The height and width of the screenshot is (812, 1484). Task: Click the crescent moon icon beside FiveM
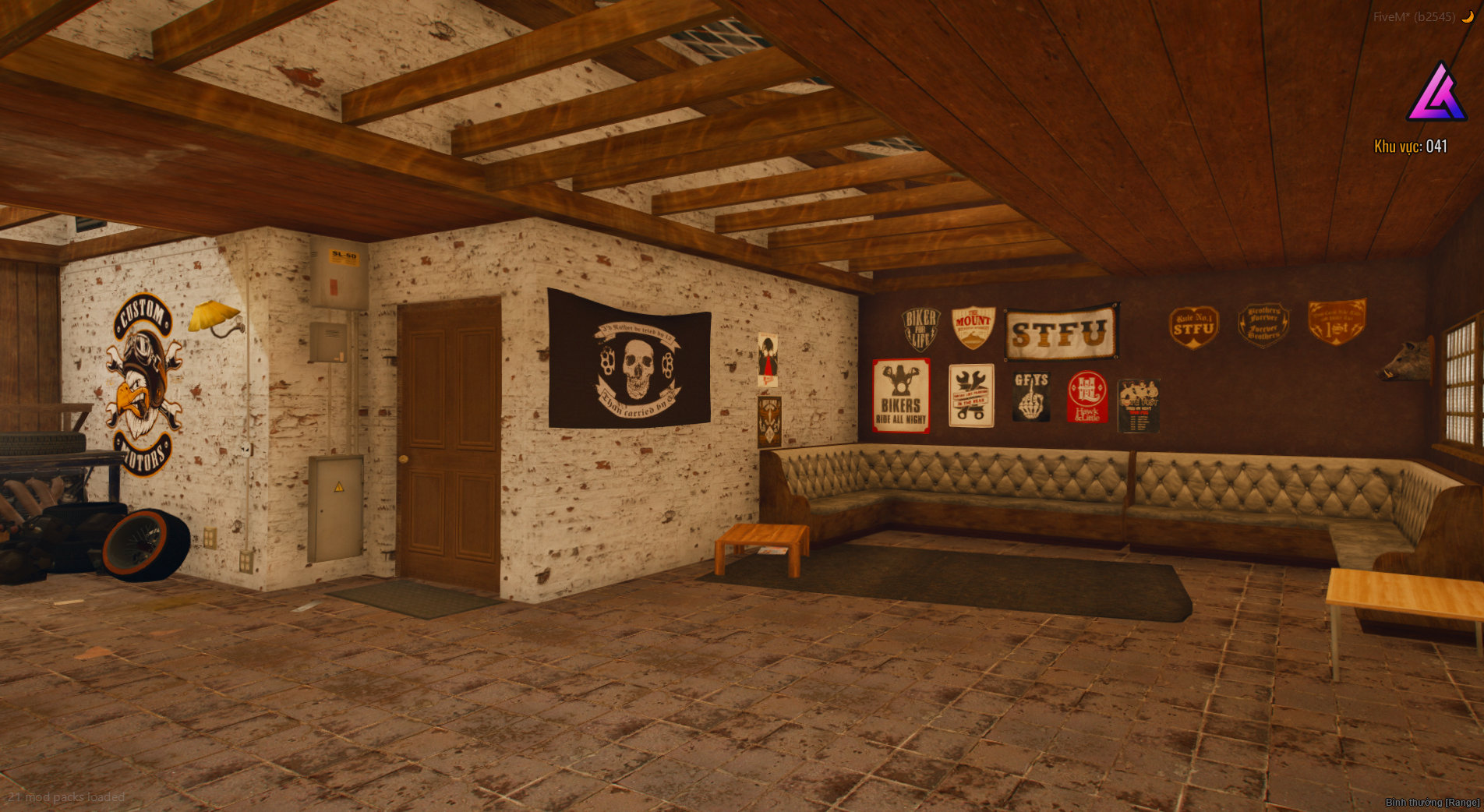coord(1467,16)
